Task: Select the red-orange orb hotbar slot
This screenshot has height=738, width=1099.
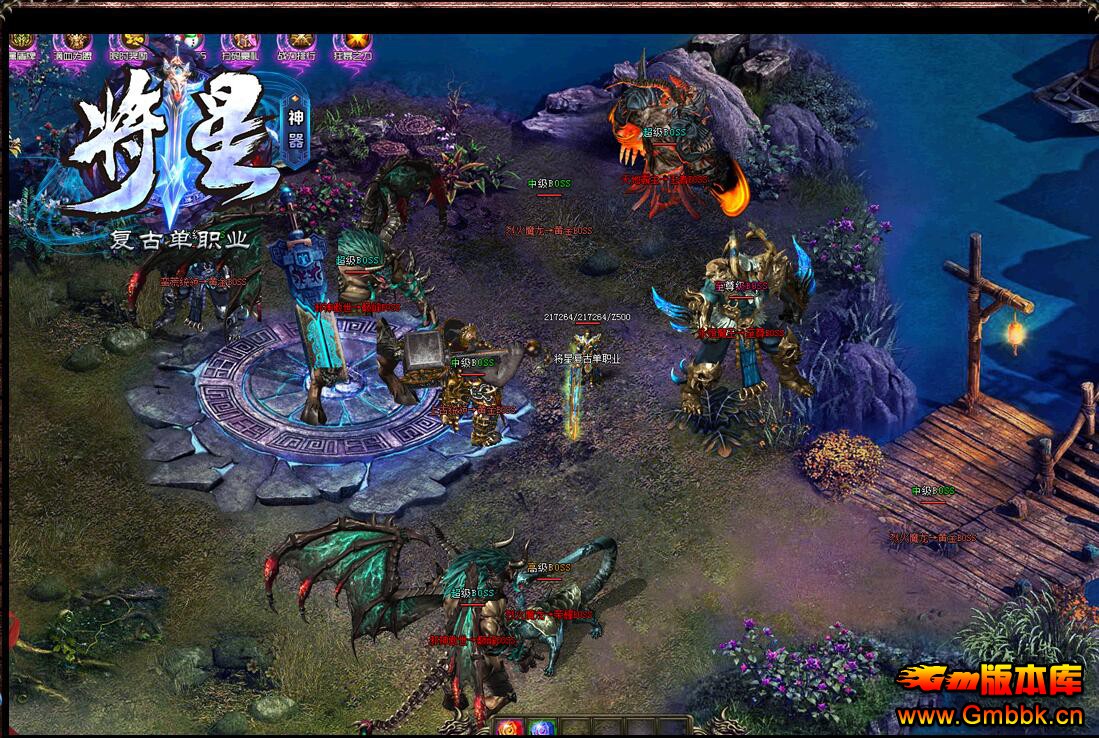Action: click(508, 728)
